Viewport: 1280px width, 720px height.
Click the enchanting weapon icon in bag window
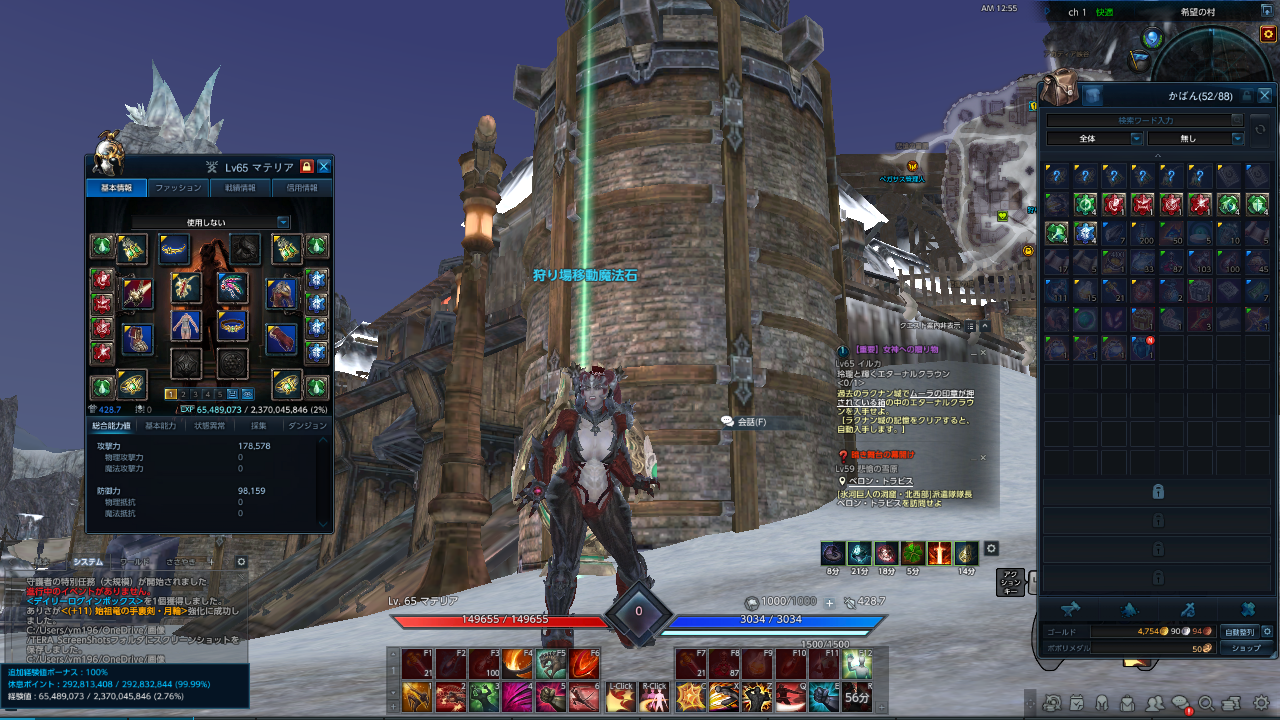point(1190,609)
